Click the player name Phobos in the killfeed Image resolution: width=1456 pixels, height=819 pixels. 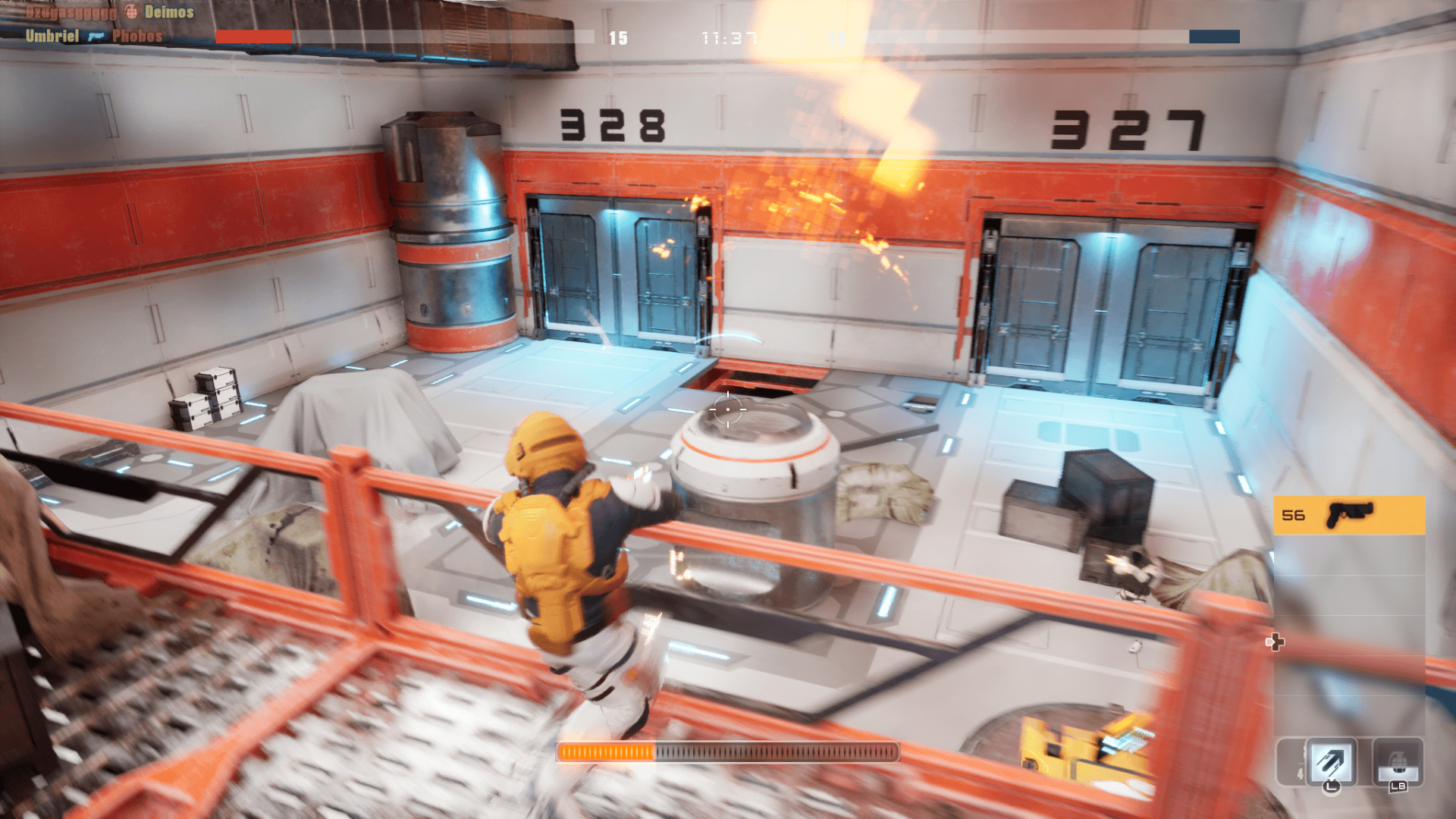click(x=137, y=36)
